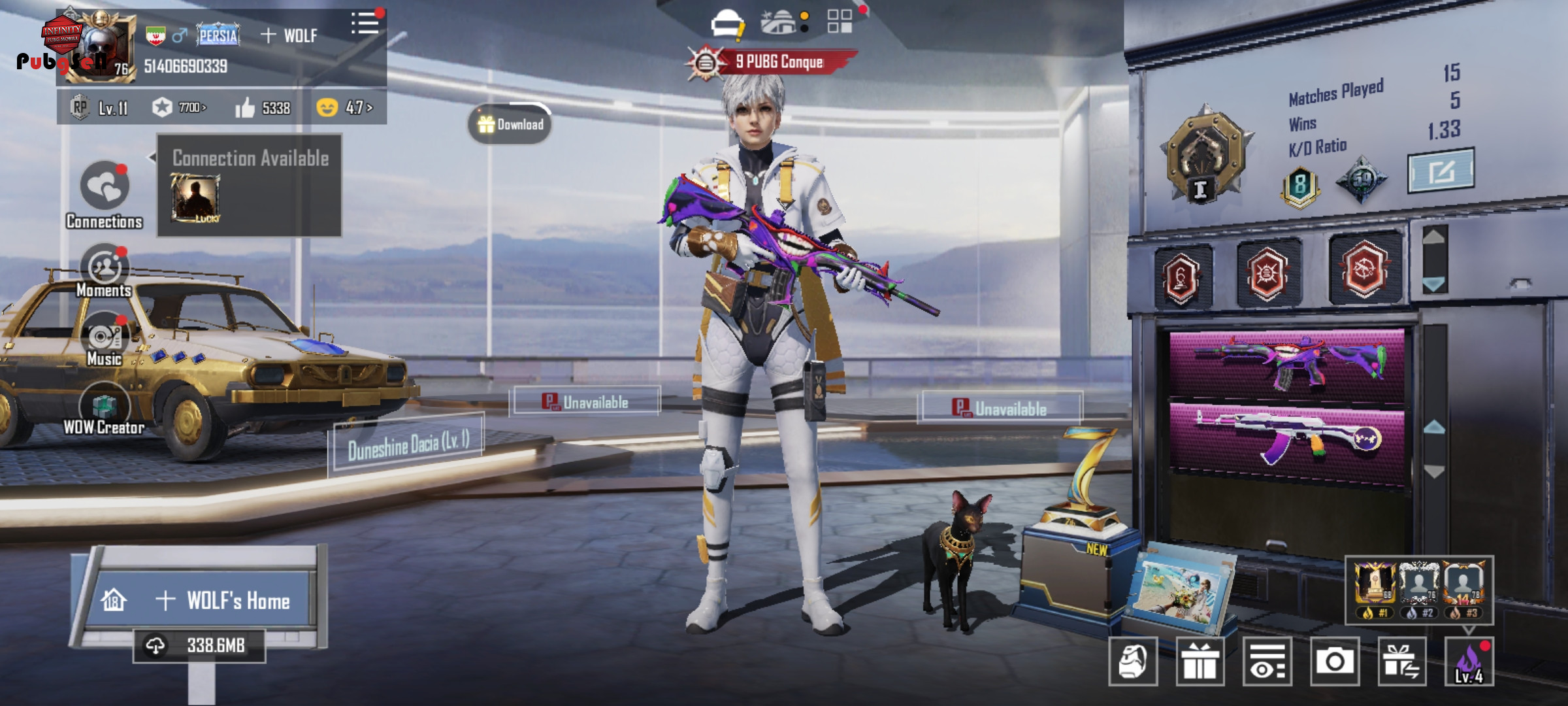Open the Music player icon

[x=105, y=337]
